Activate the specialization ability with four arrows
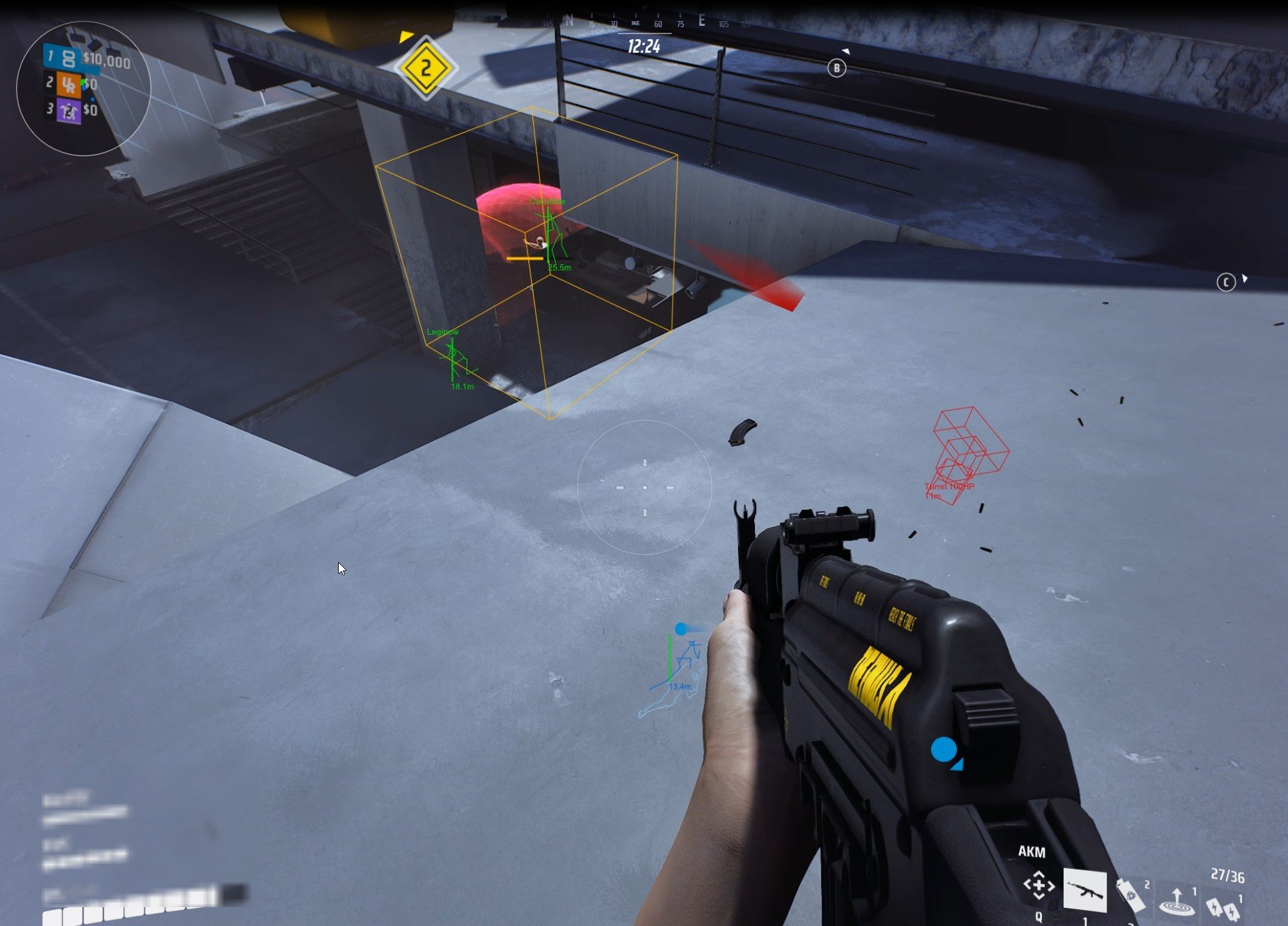The width and height of the screenshot is (1288, 926). tap(1038, 886)
